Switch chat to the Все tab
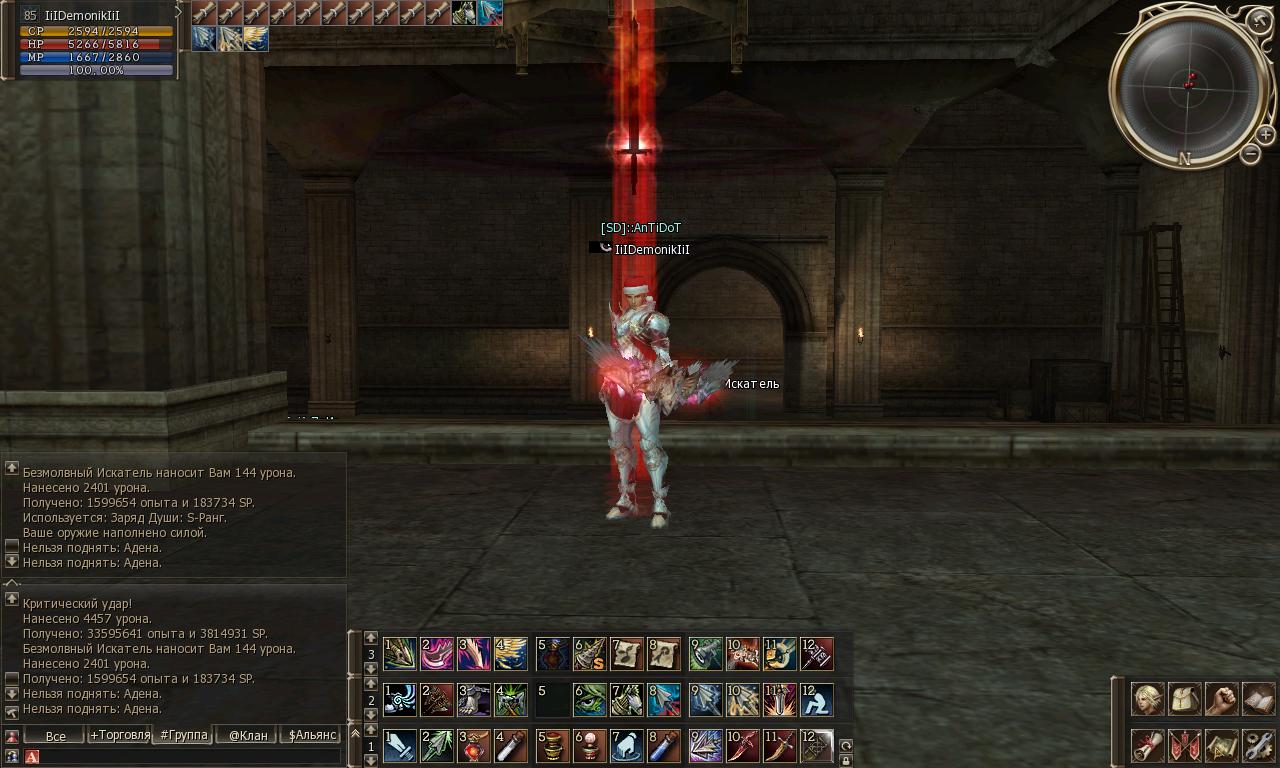Viewport: 1280px width, 768px height. (x=55, y=736)
